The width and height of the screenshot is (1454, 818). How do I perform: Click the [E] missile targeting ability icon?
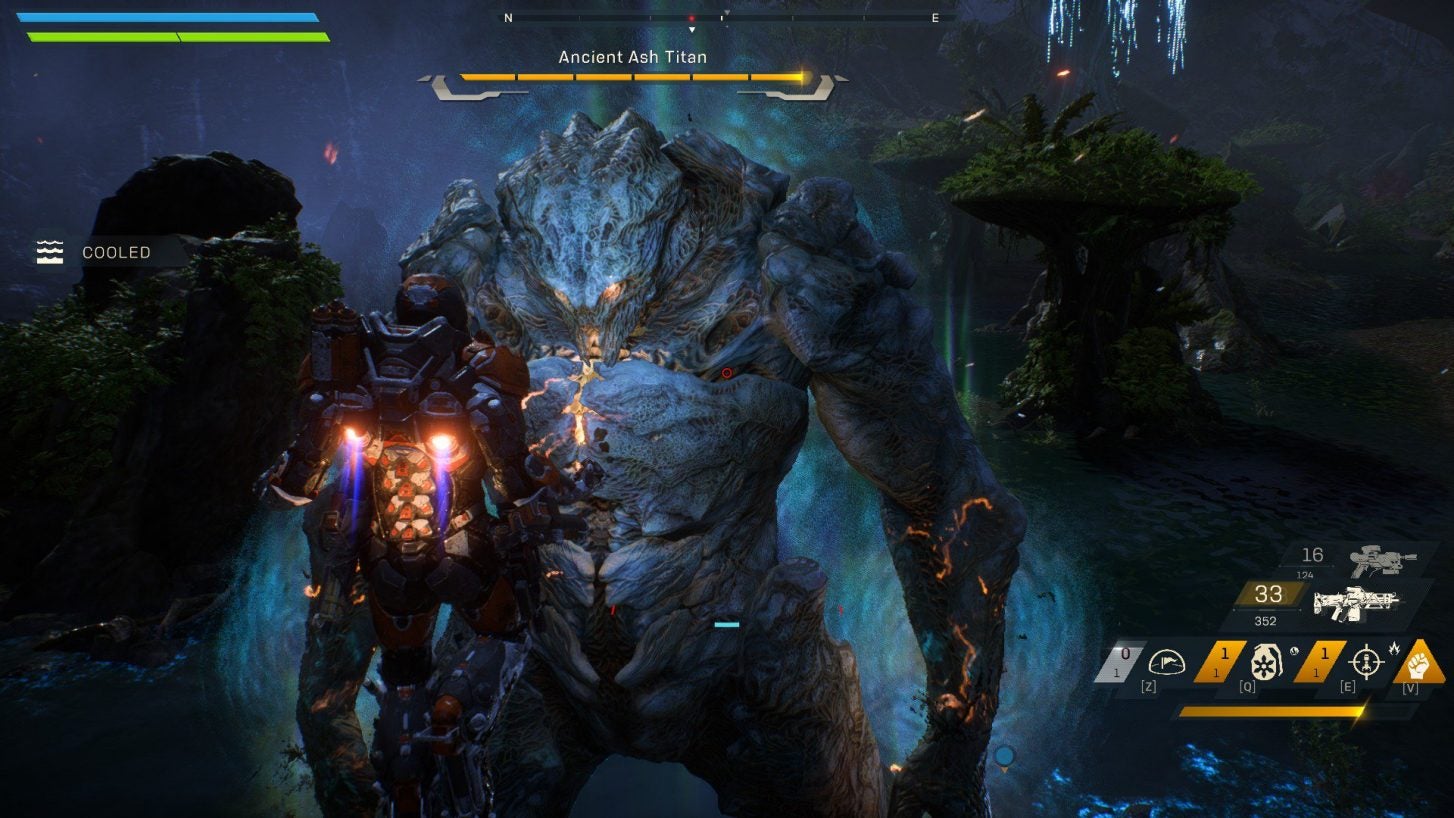tap(1368, 664)
